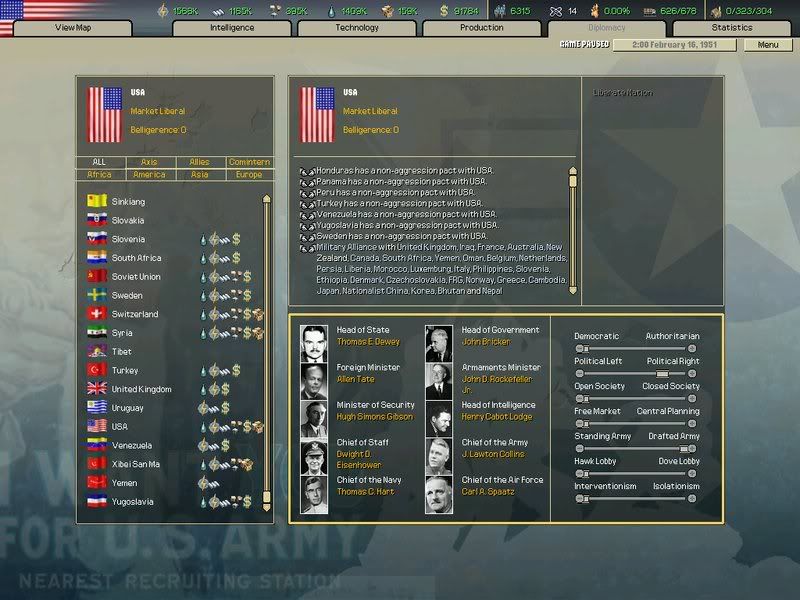Select Soviet Union in the country list
This screenshot has height=600, width=800.
pyautogui.click(x=136, y=277)
